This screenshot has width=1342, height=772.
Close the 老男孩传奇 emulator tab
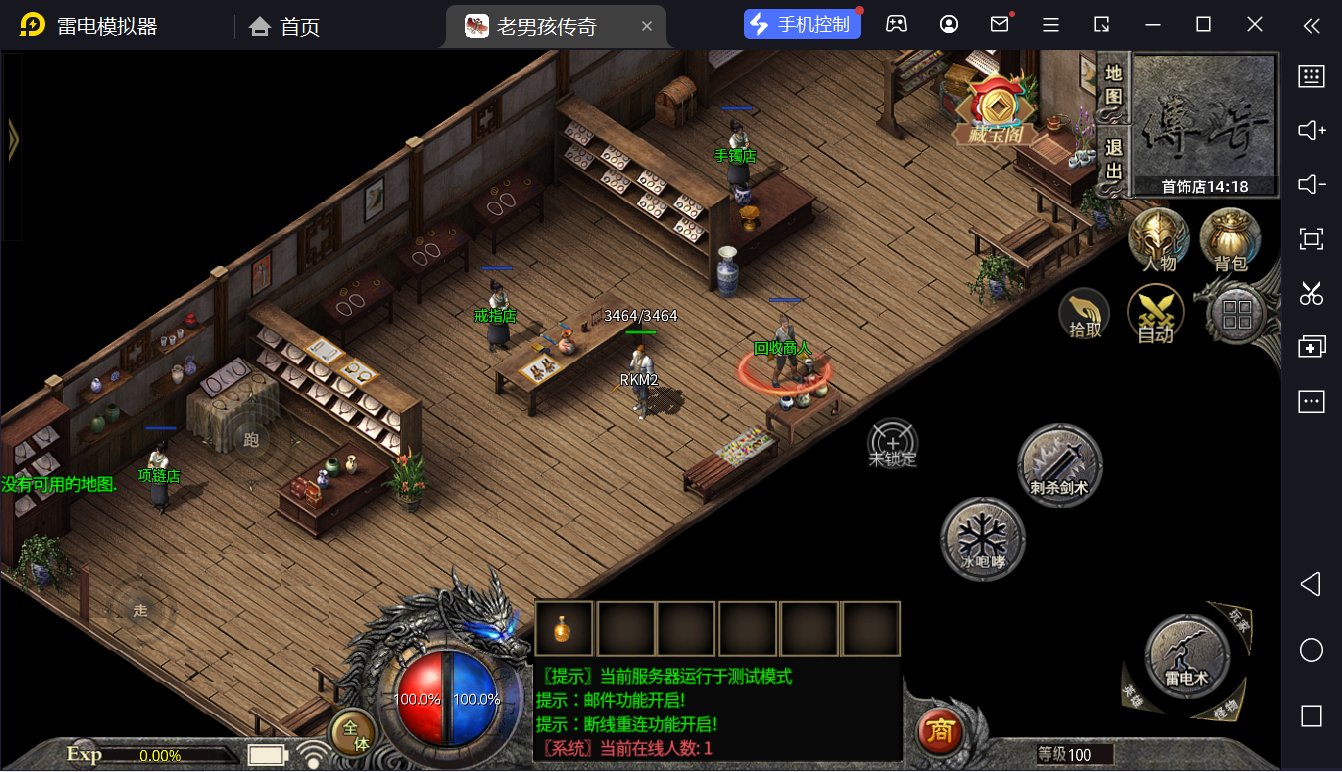[x=647, y=26]
